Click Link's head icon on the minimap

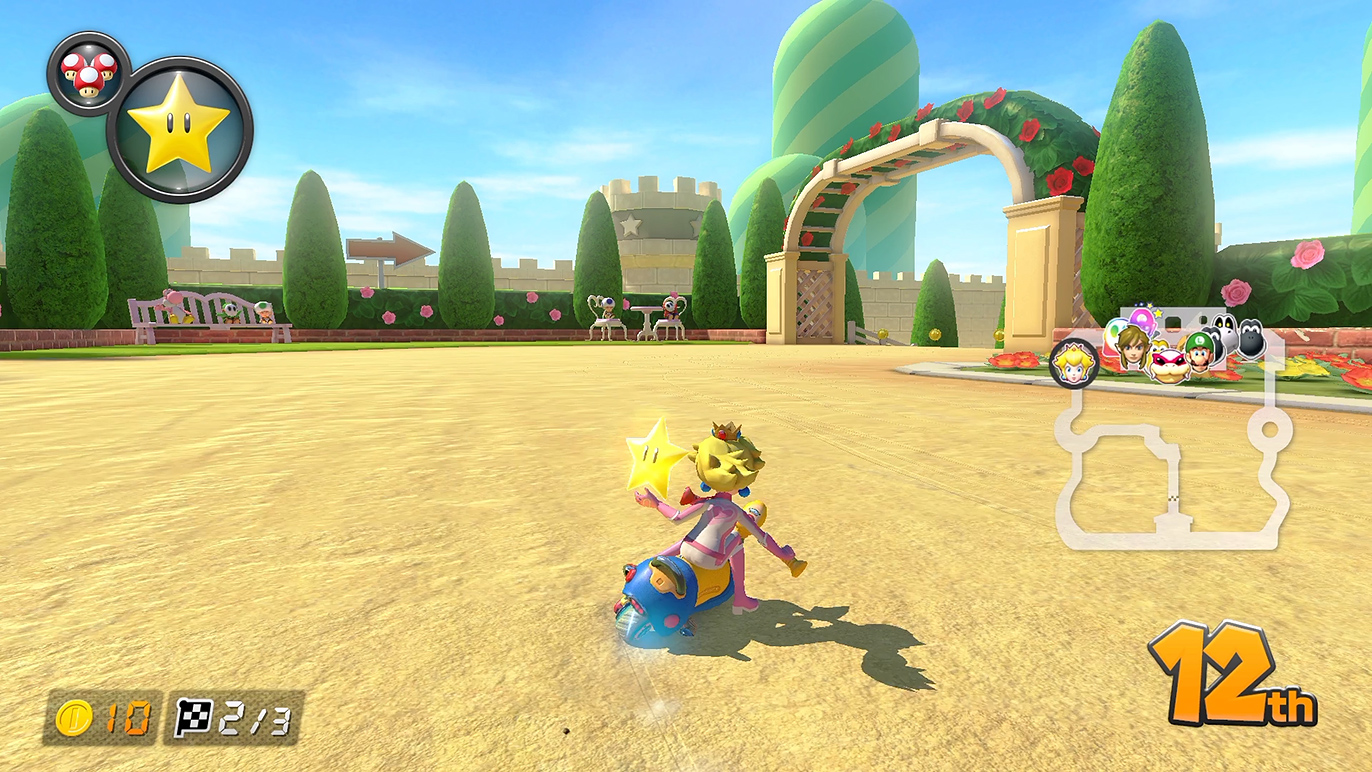pyautogui.click(x=1133, y=345)
